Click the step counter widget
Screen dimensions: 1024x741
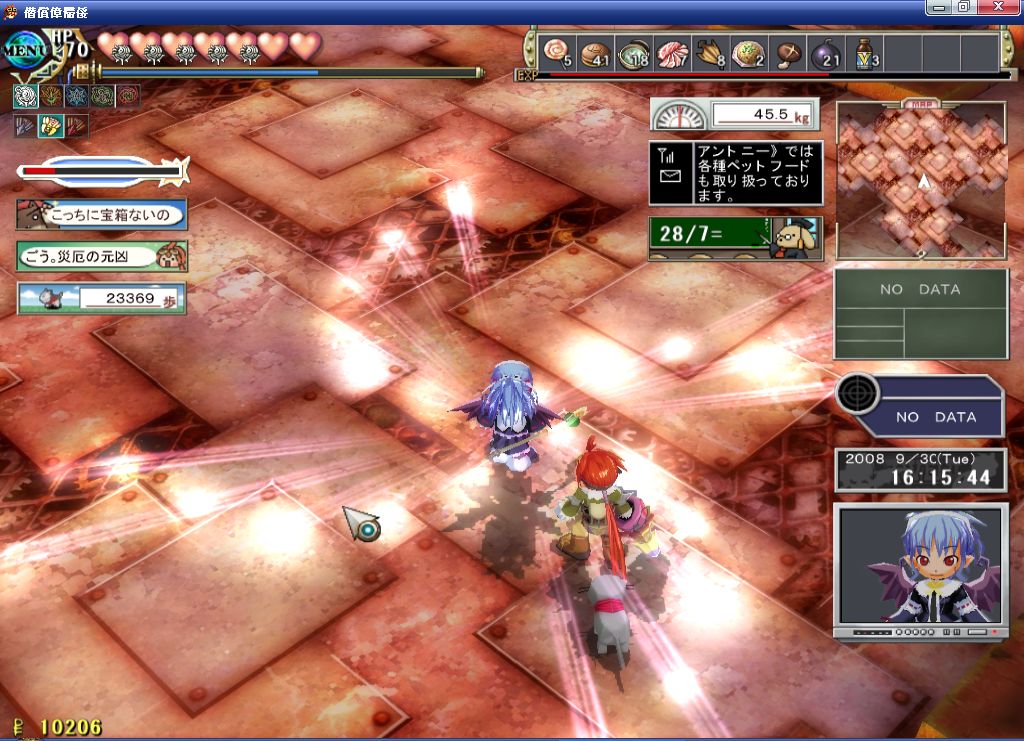tap(101, 298)
